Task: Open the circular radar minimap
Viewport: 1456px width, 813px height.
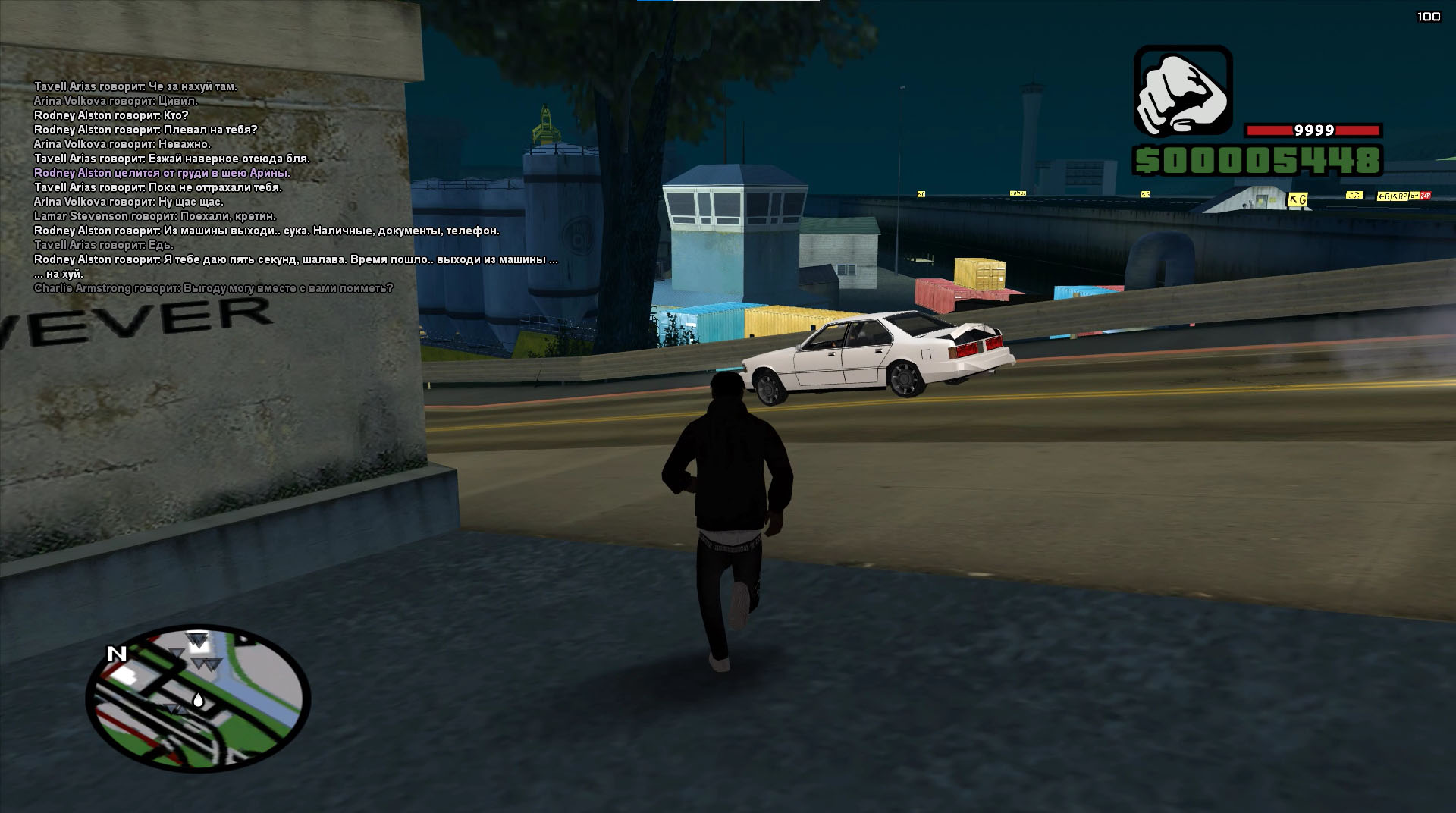Action: click(x=198, y=698)
